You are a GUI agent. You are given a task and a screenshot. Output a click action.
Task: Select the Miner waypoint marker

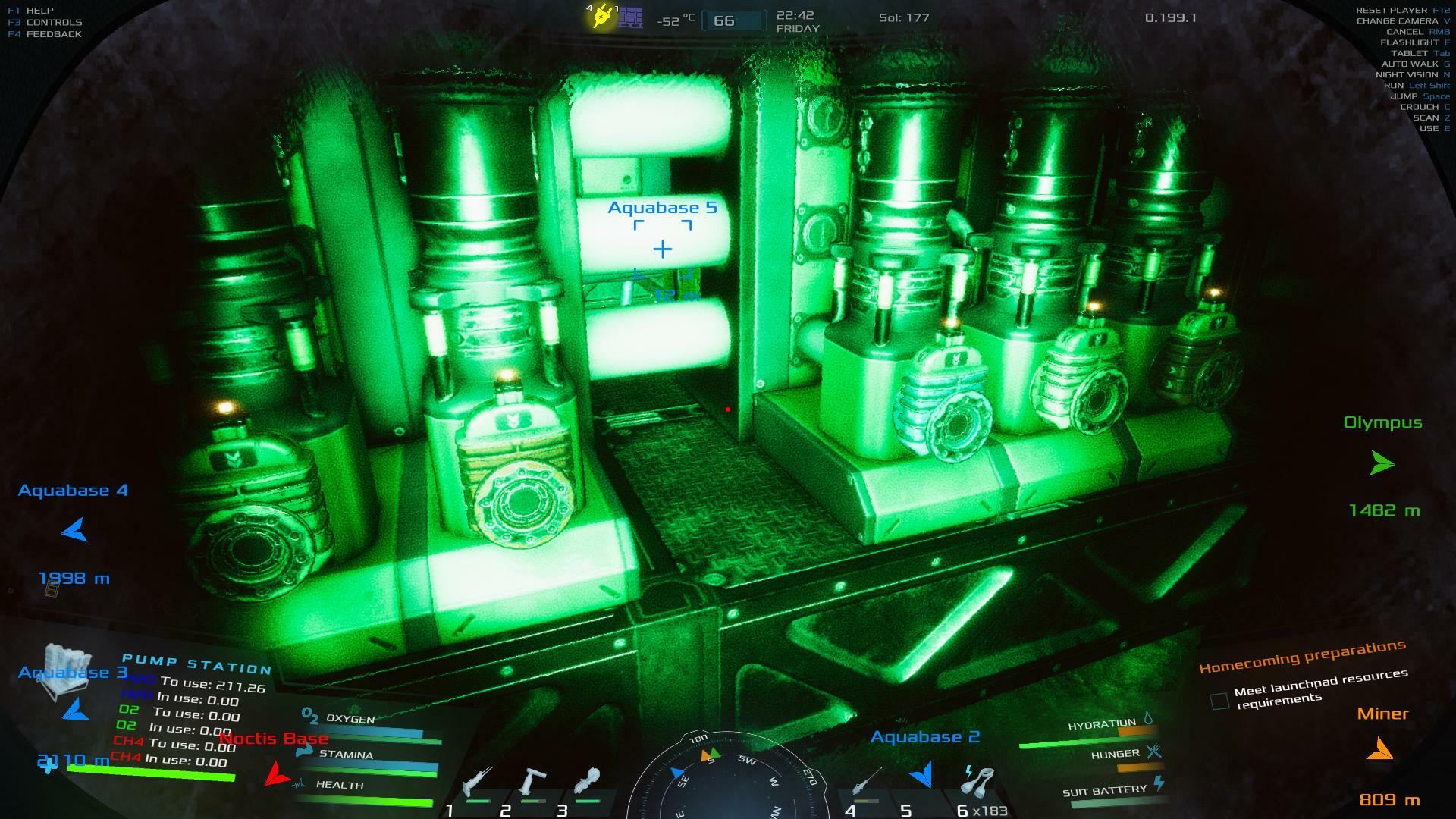(1380, 750)
